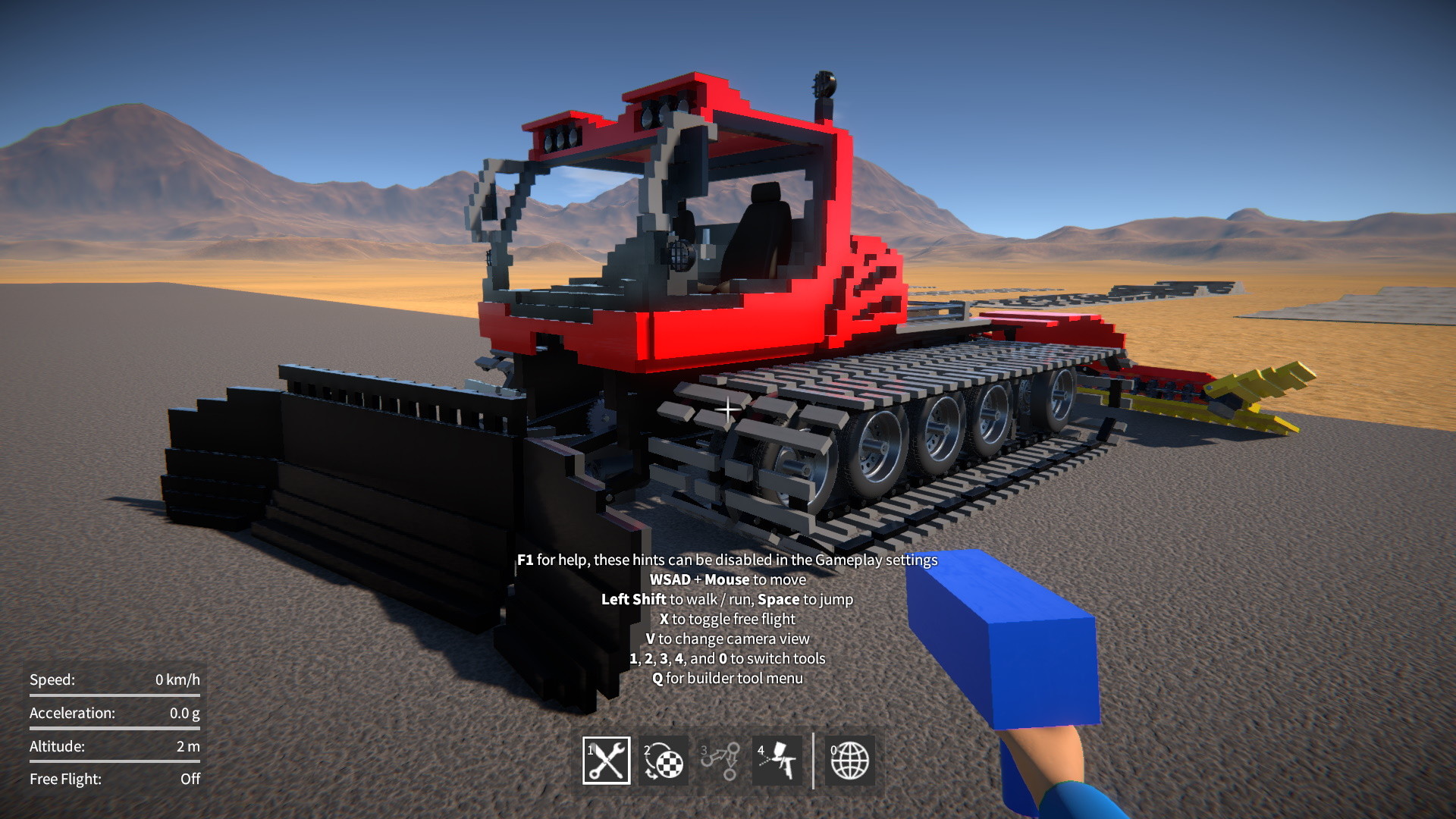
Task: Click the Speed stat row
Action: coord(114,680)
